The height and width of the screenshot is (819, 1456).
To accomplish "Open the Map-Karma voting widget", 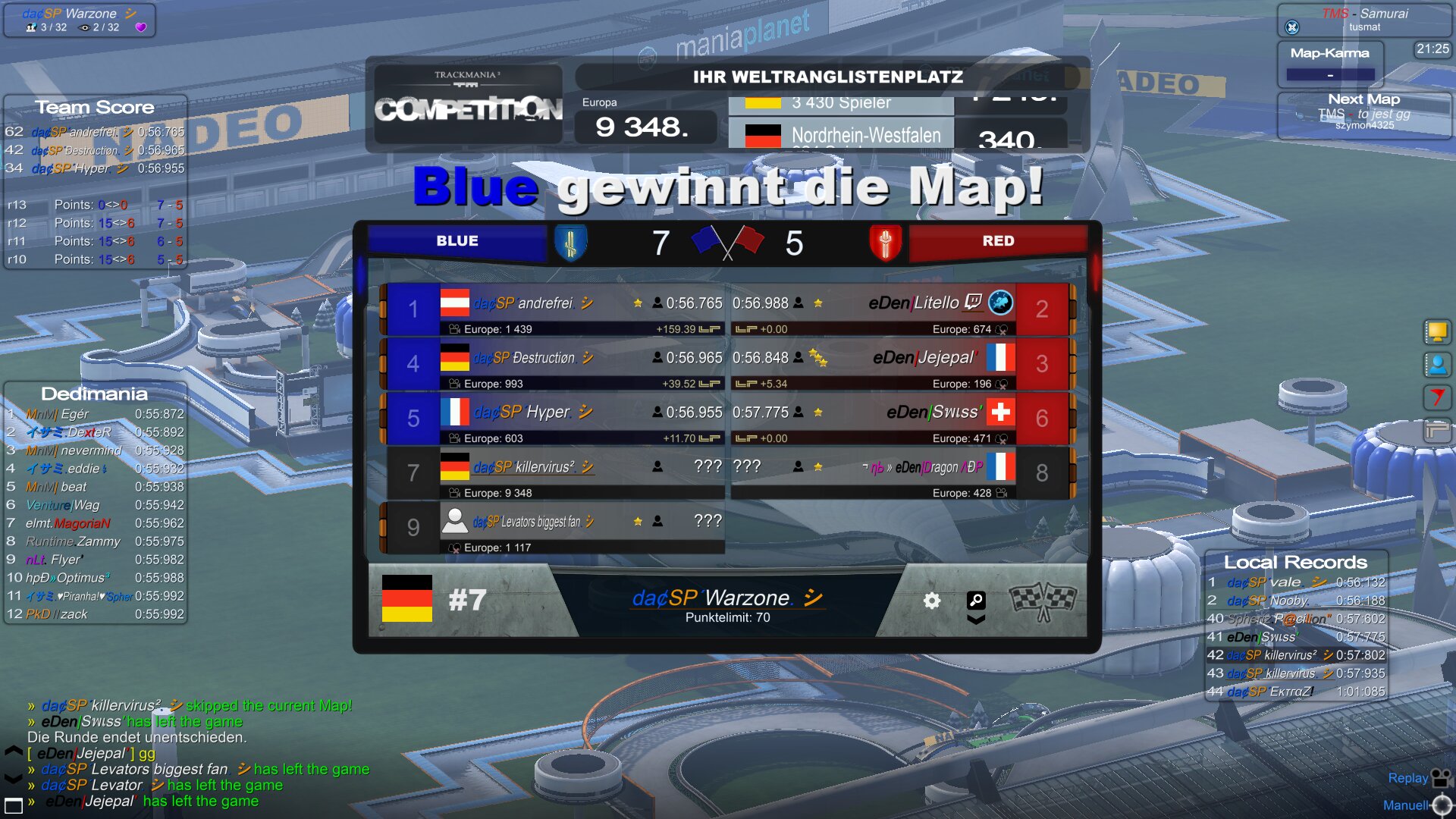I will (1330, 64).
